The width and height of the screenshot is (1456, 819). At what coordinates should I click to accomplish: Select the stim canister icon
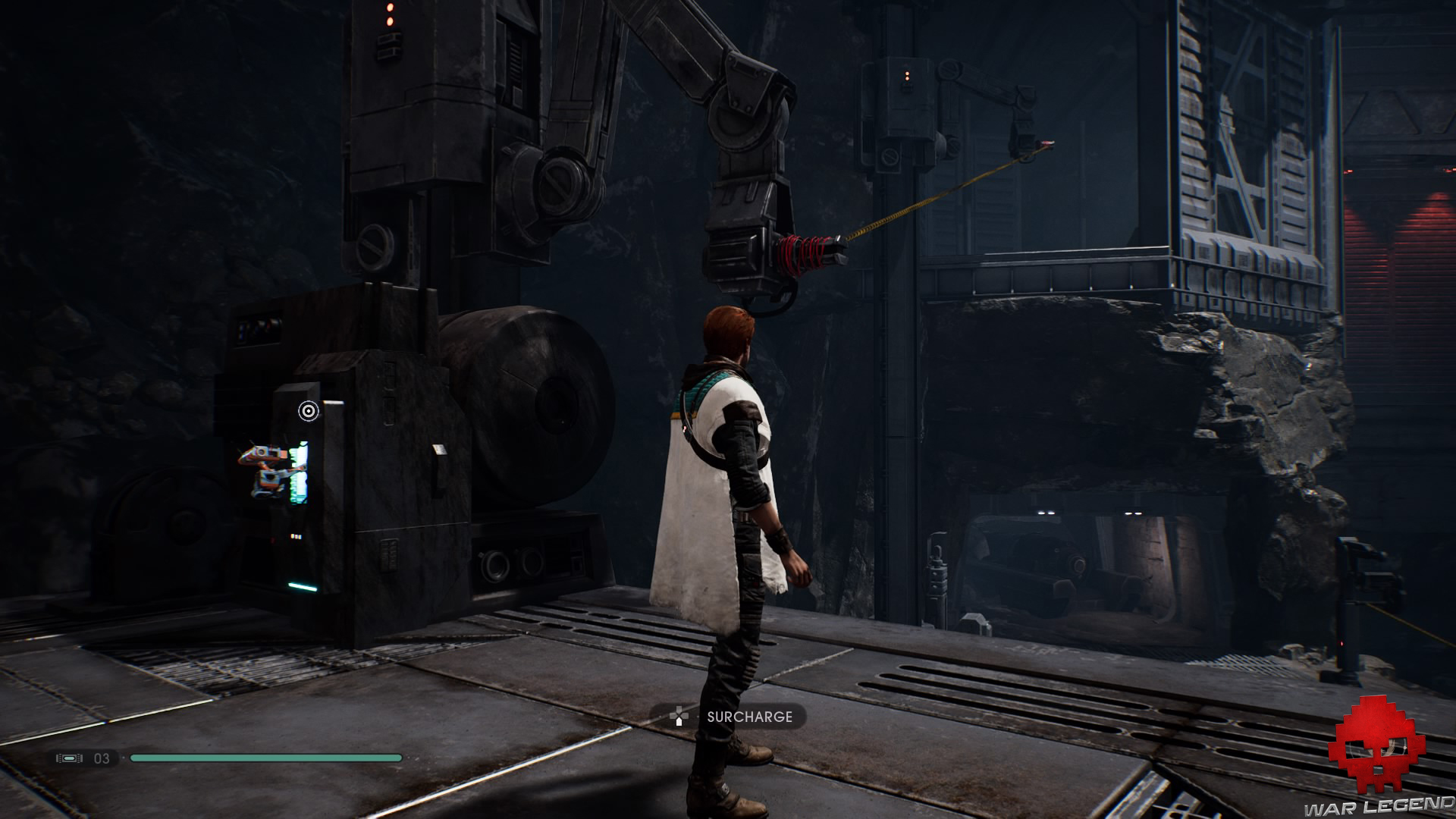coord(69,758)
